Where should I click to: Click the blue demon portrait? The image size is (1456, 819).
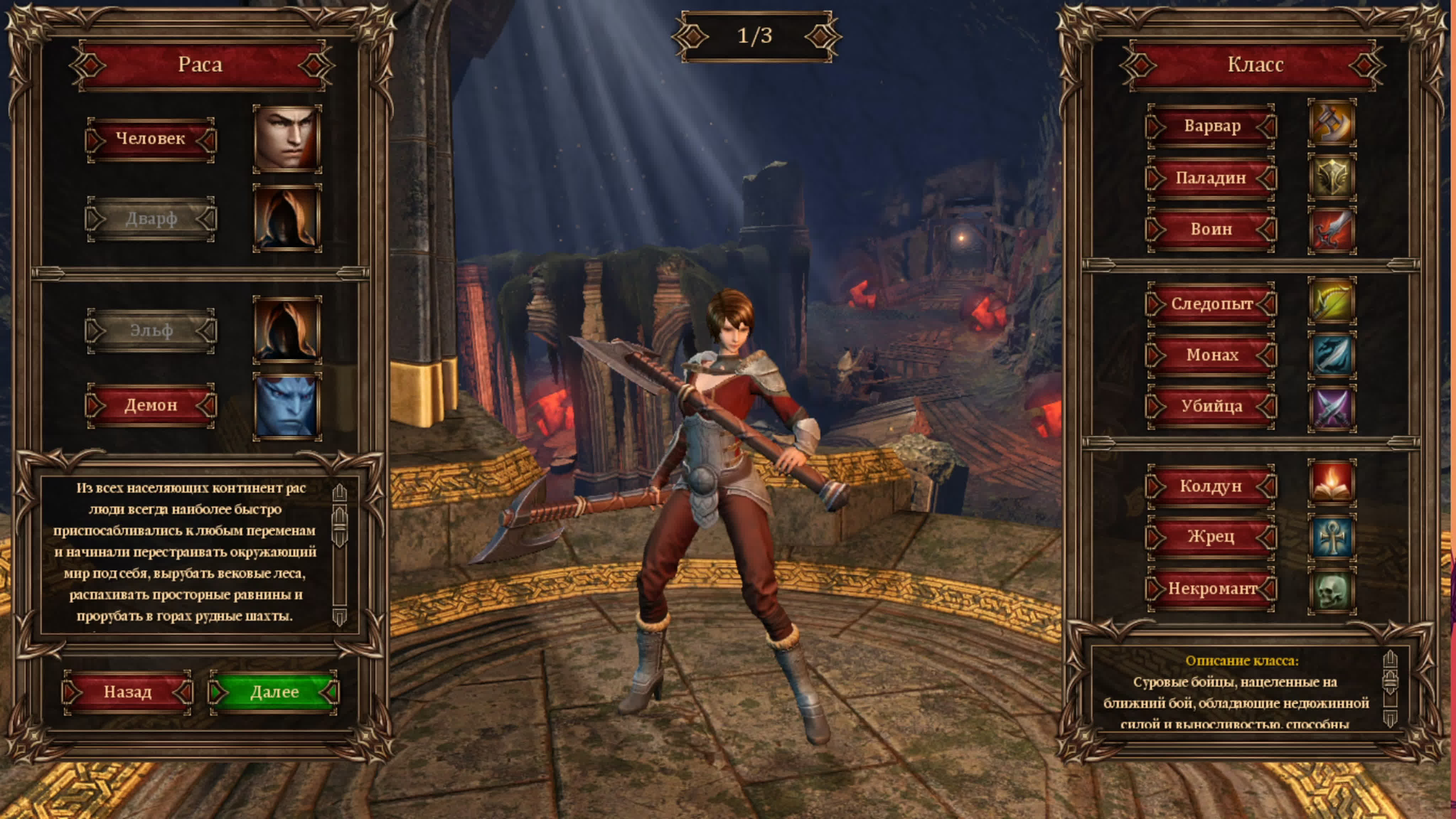point(287,406)
